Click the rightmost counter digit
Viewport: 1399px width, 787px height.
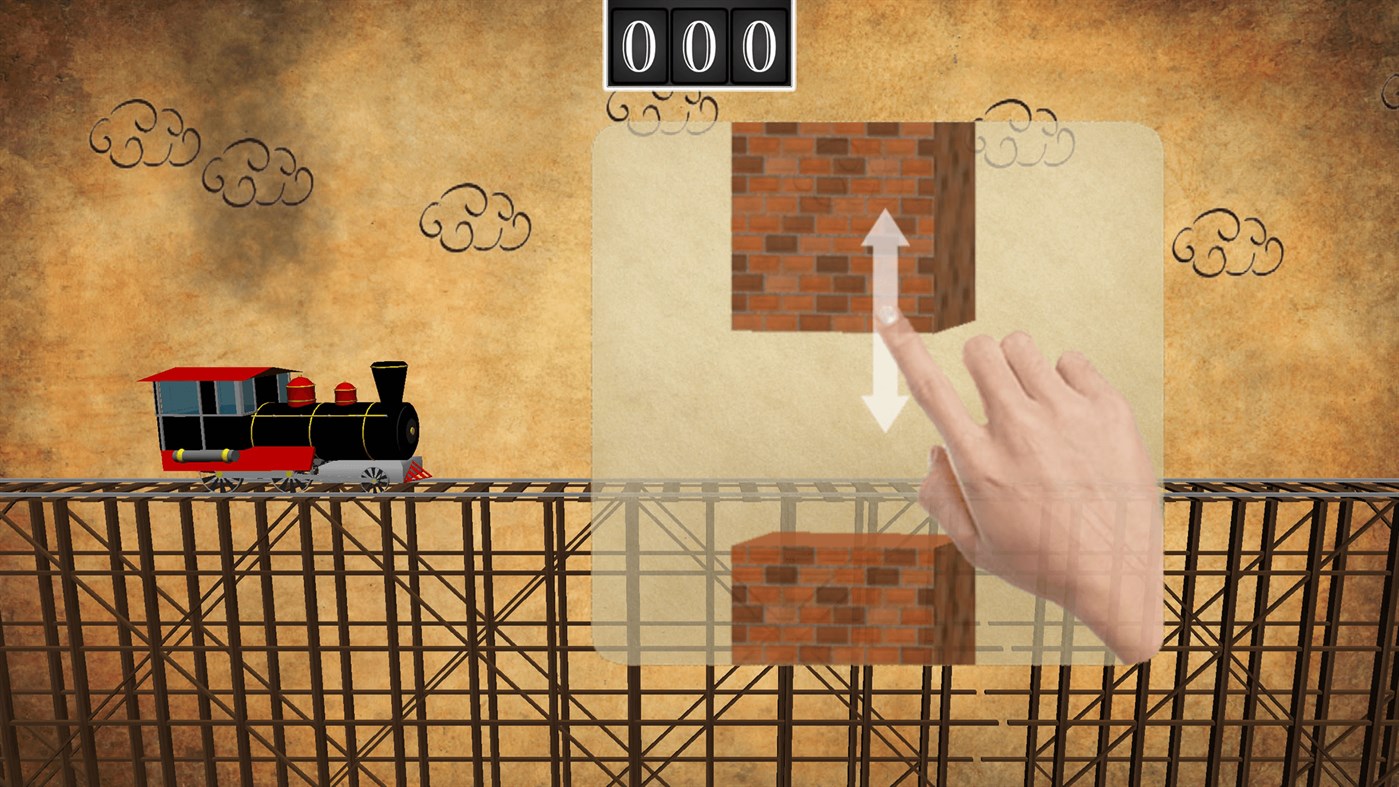click(x=758, y=43)
